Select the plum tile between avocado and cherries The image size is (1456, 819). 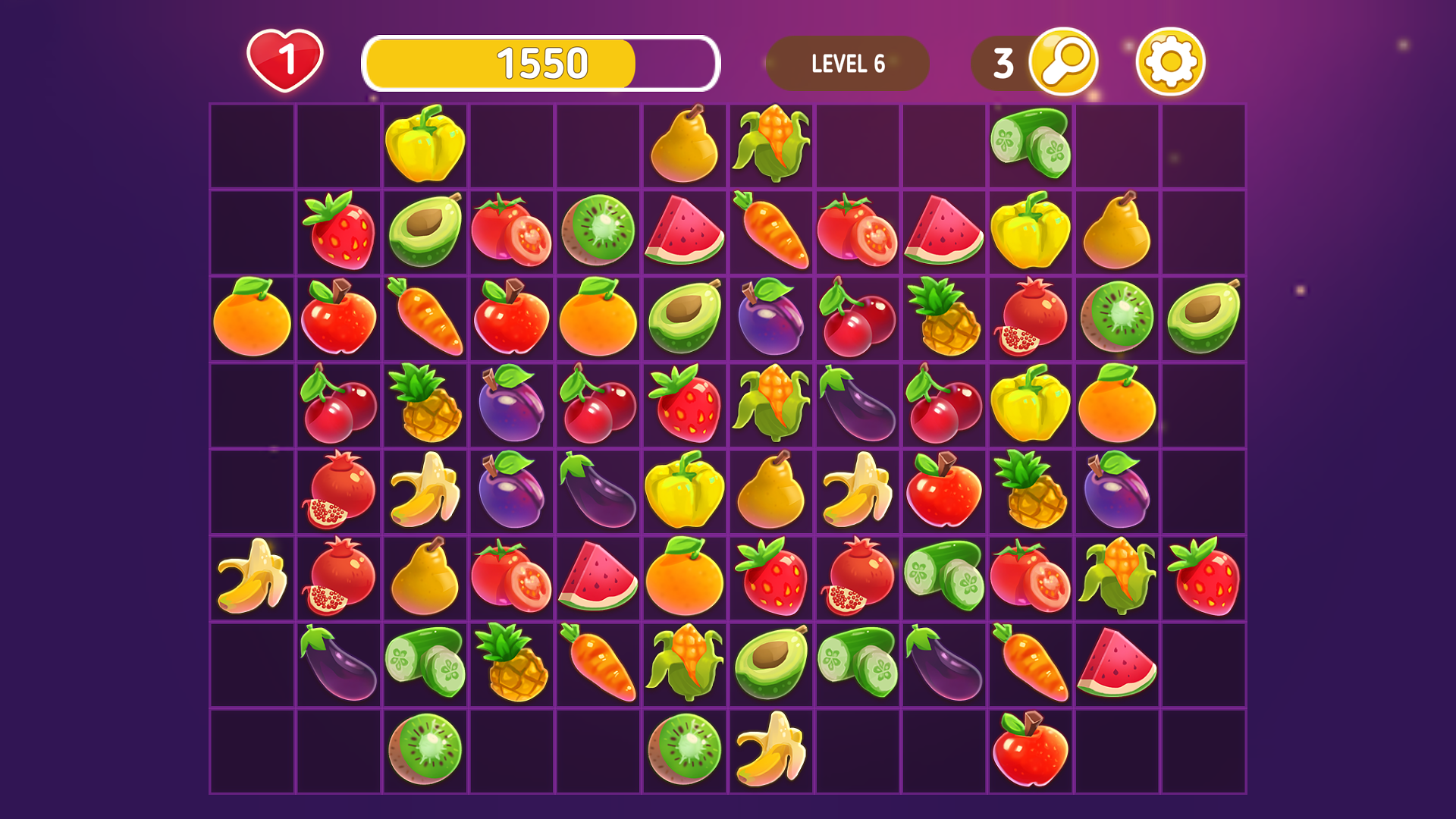click(x=771, y=317)
